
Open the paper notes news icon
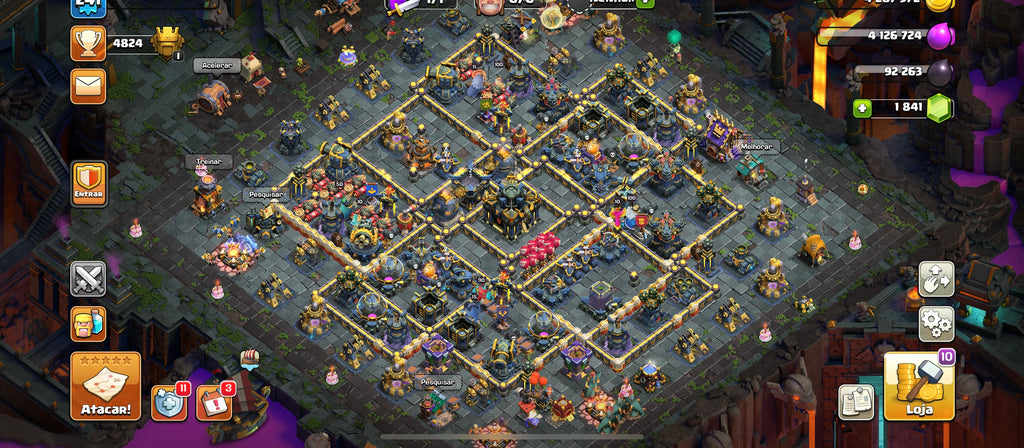pos(856,401)
